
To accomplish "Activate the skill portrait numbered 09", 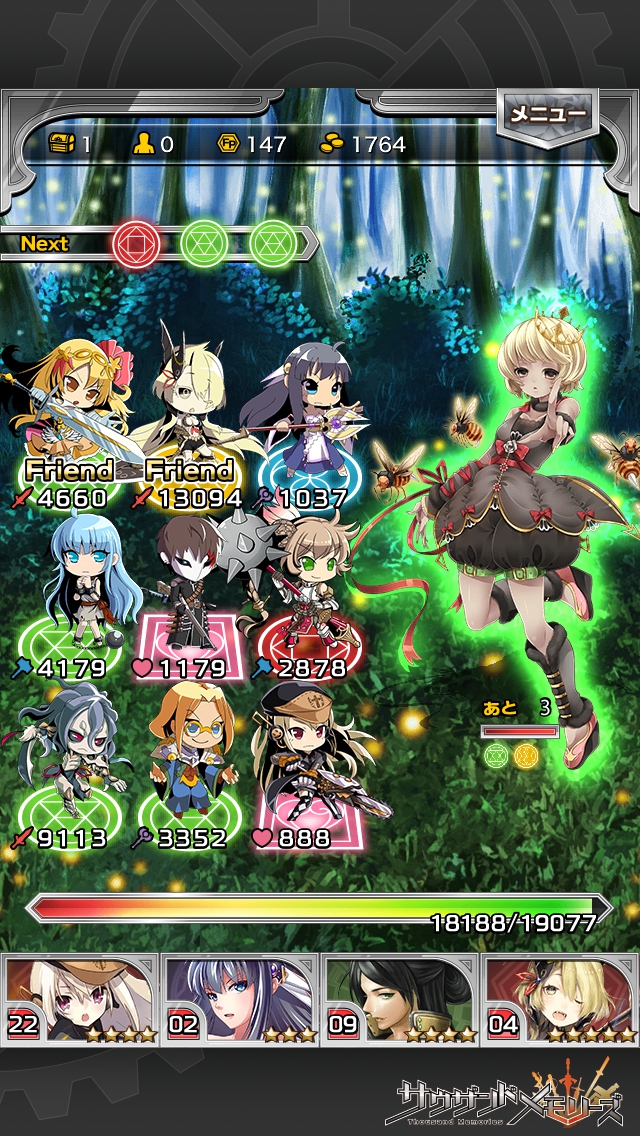I will [400, 999].
